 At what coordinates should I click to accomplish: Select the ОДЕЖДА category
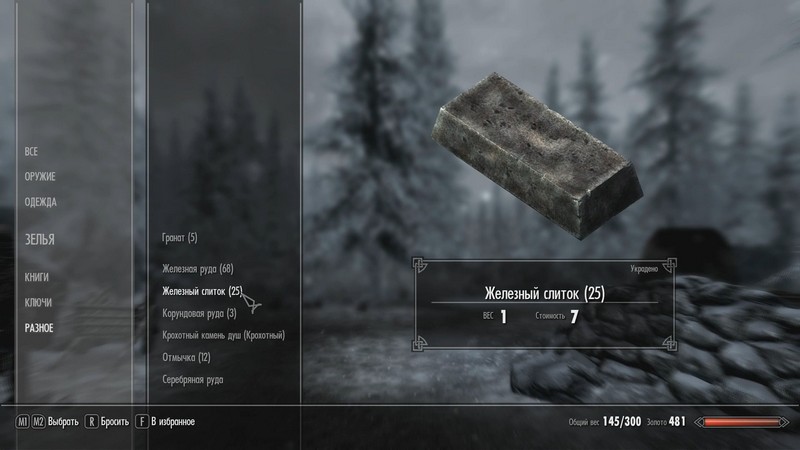[41, 202]
